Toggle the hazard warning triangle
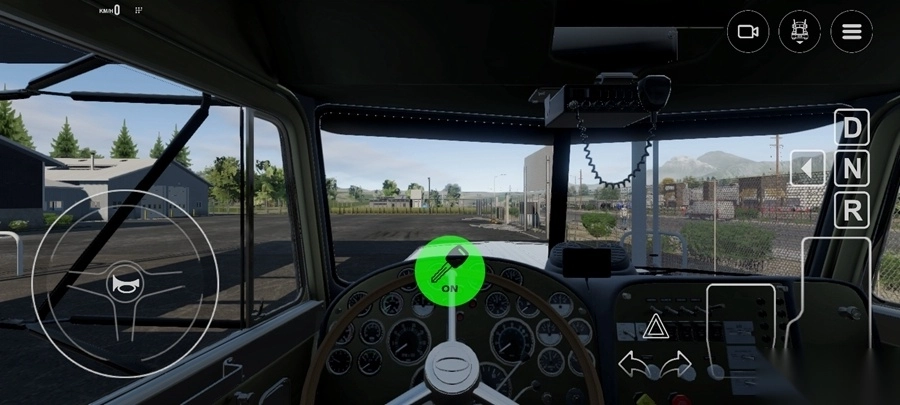This screenshot has height=405, width=900. coord(654,326)
